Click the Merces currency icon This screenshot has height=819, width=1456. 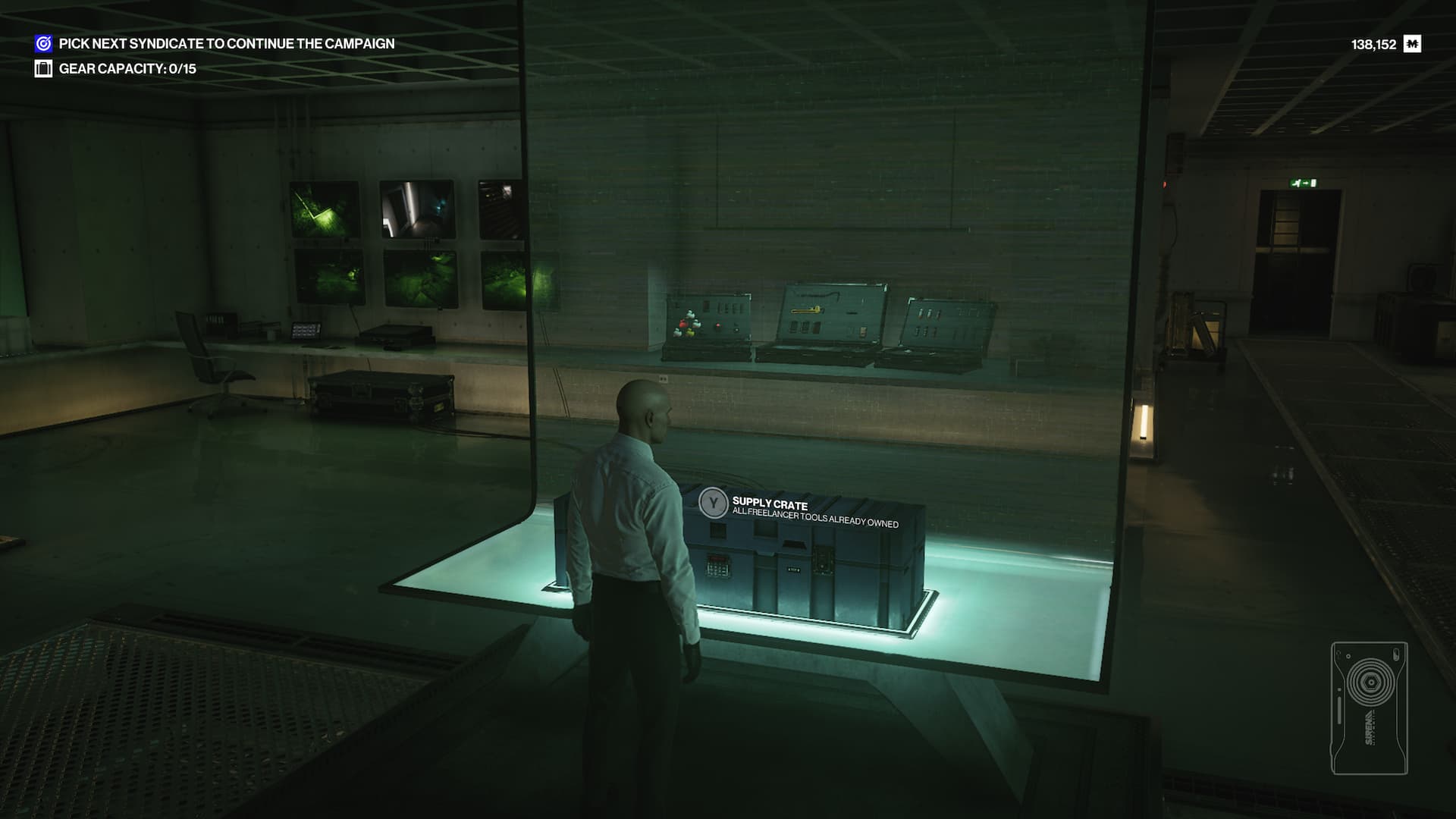(x=1412, y=44)
